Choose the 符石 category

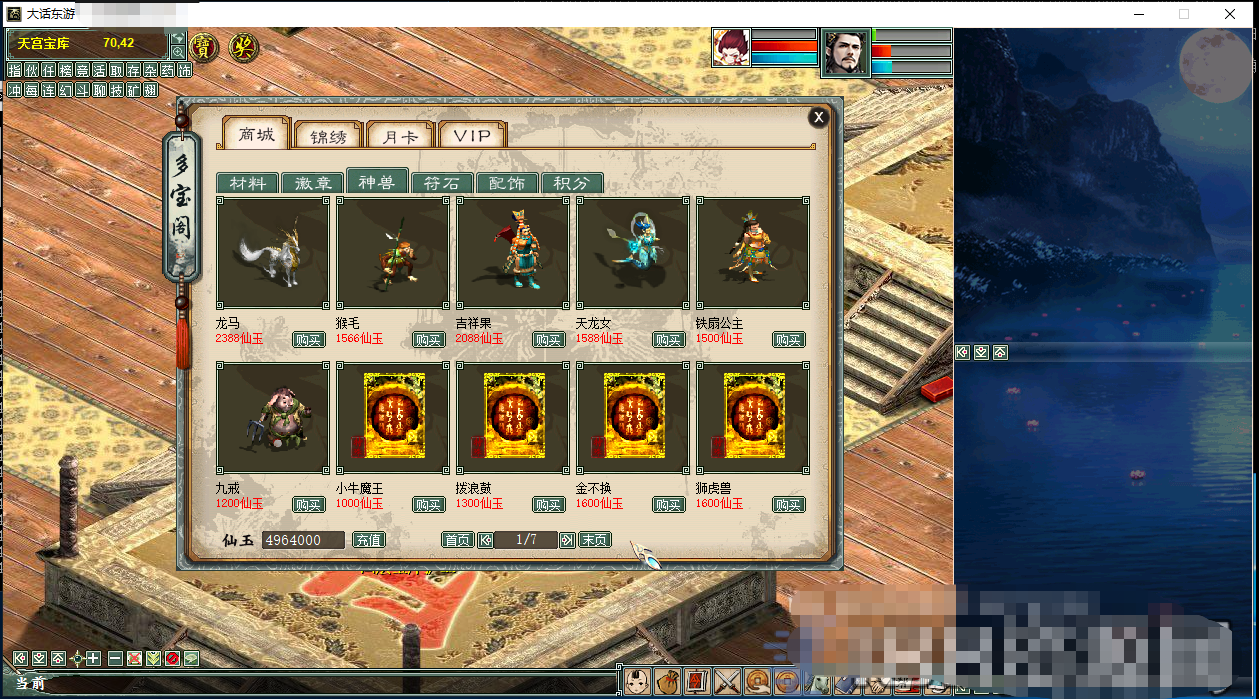point(442,183)
